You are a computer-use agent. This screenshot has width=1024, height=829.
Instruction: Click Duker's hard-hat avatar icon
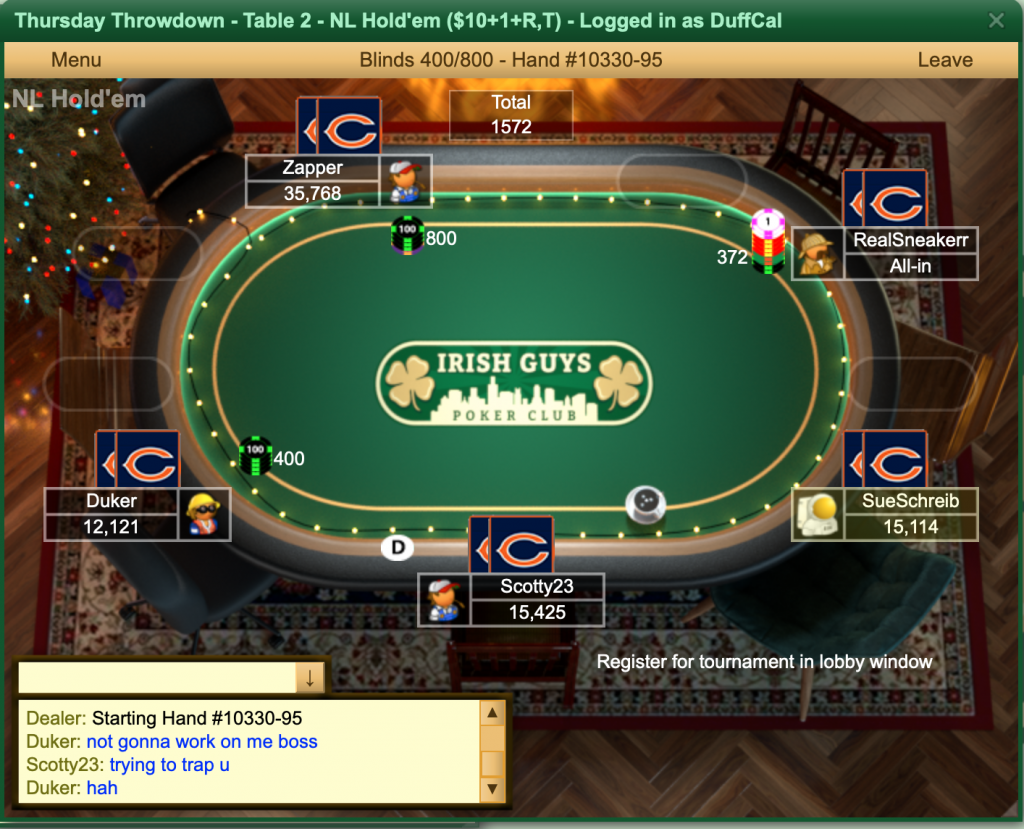[205, 514]
